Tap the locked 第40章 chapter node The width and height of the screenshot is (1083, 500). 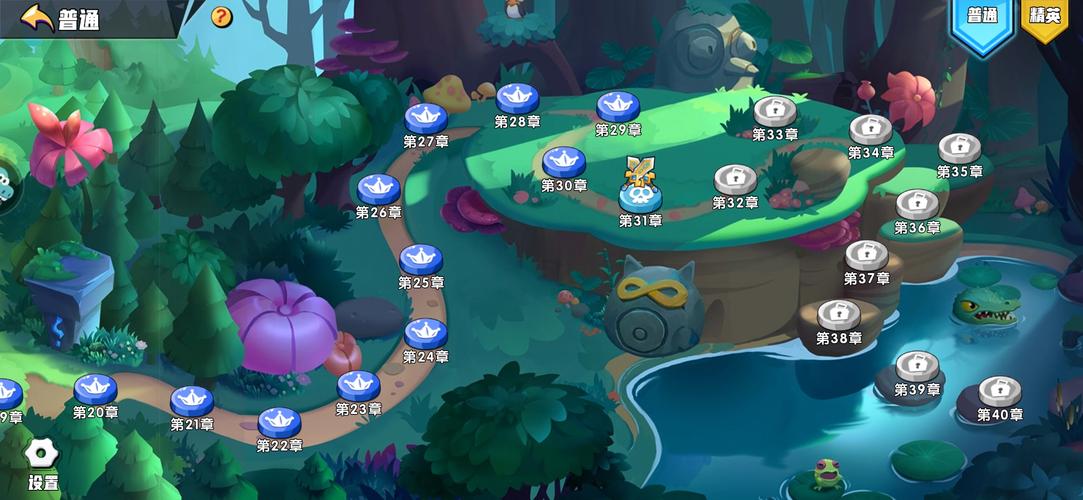[x=999, y=391]
